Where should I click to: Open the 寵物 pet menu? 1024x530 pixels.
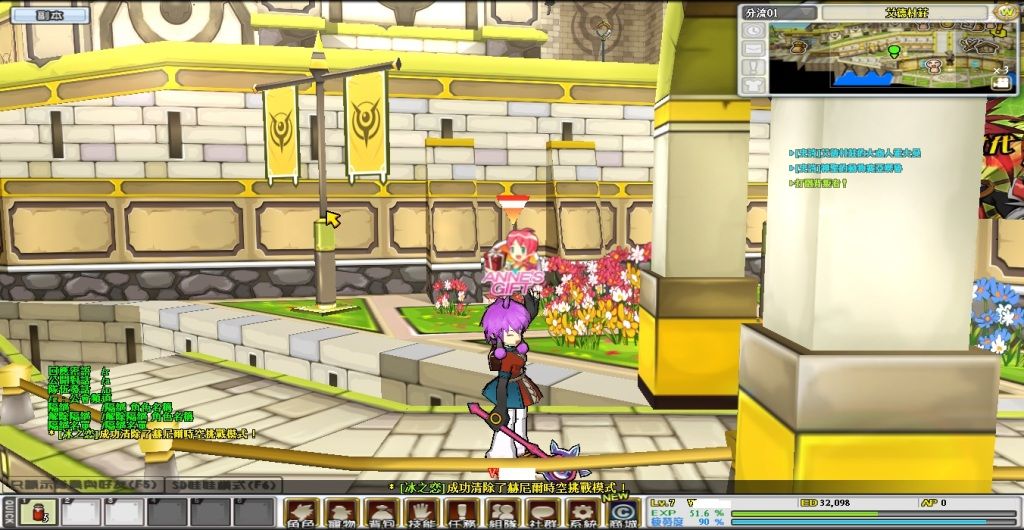click(x=342, y=512)
